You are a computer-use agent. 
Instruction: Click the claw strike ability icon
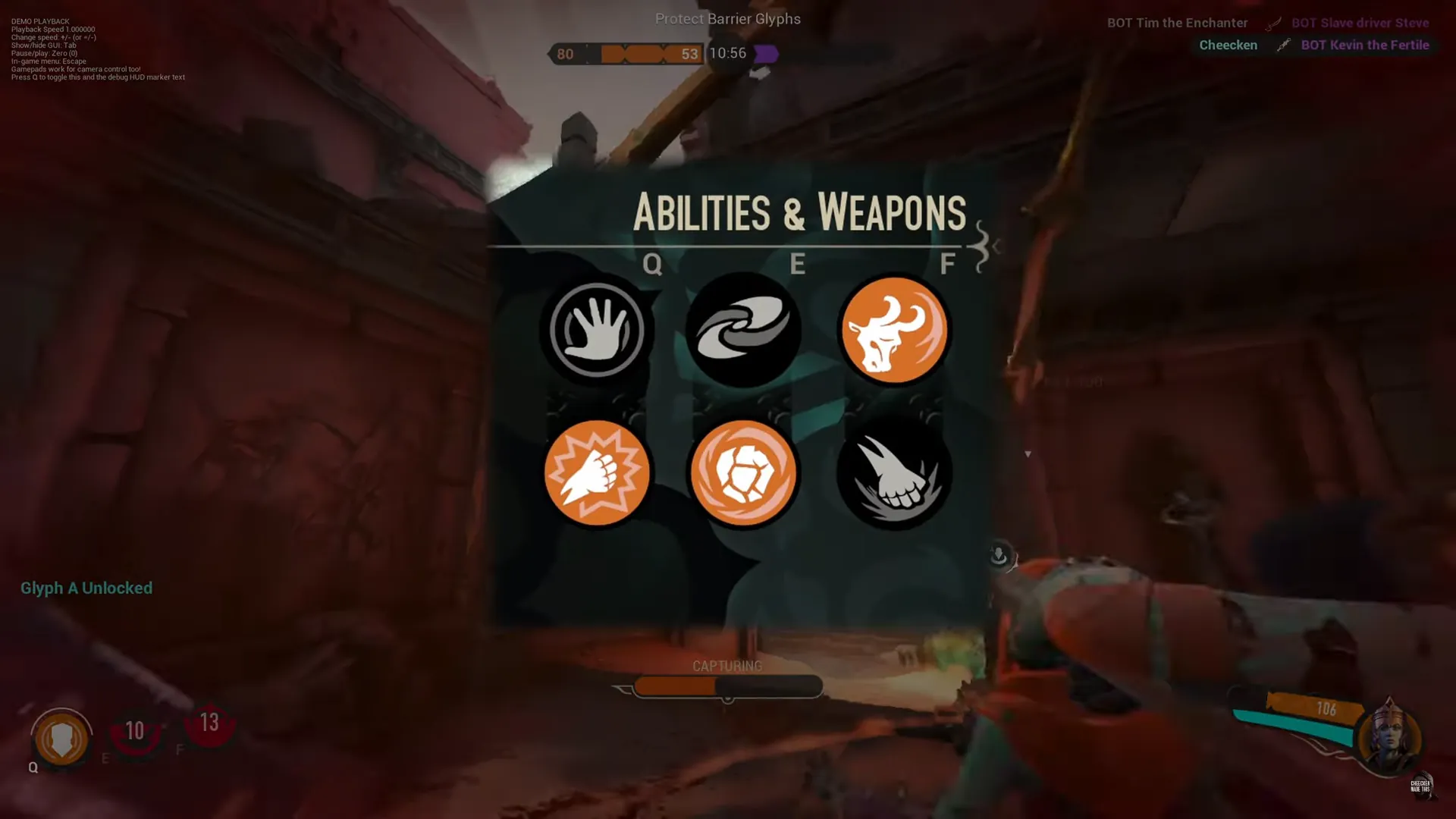click(x=893, y=472)
